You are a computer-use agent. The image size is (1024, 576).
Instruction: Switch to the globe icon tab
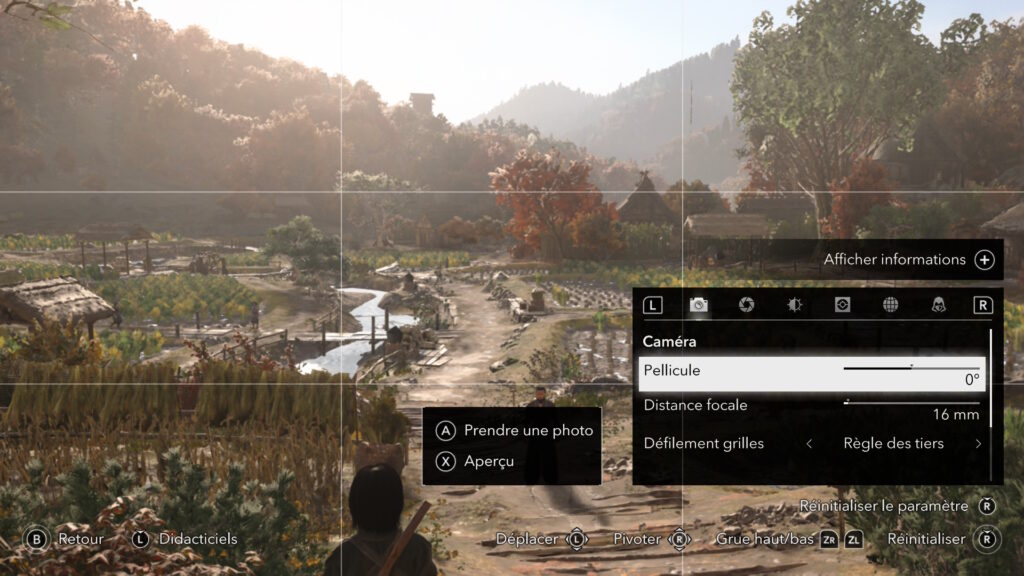coord(890,305)
